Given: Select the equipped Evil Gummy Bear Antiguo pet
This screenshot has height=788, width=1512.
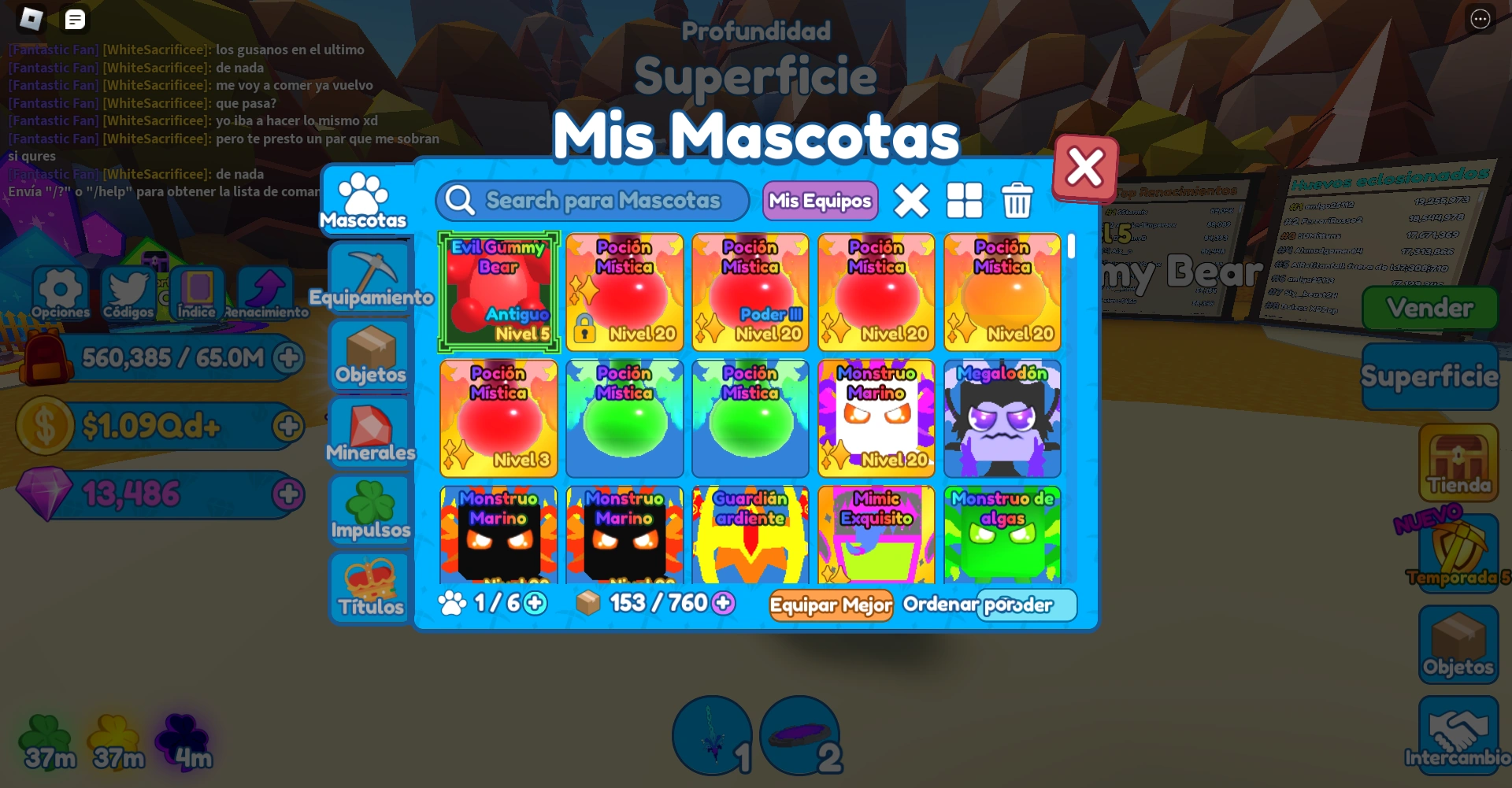Looking at the screenshot, I should point(498,292).
